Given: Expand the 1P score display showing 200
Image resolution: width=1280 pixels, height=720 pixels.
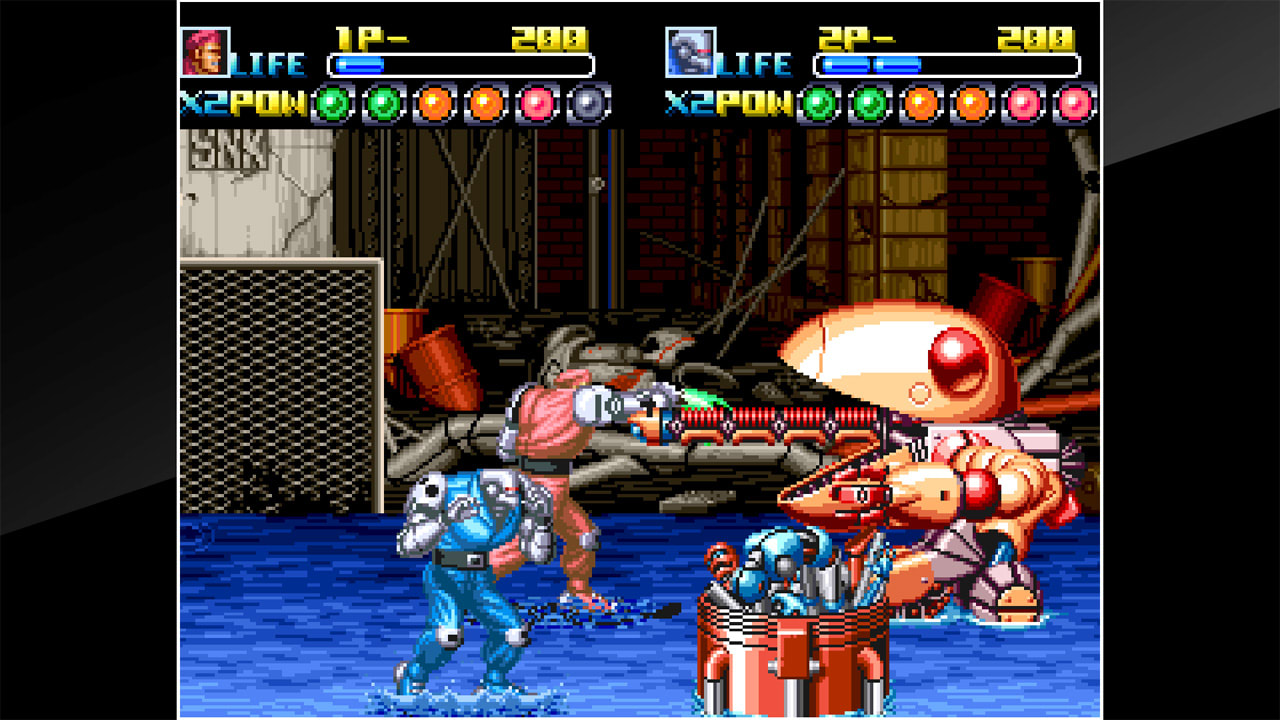Looking at the screenshot, I should click(x=547, y=36).
